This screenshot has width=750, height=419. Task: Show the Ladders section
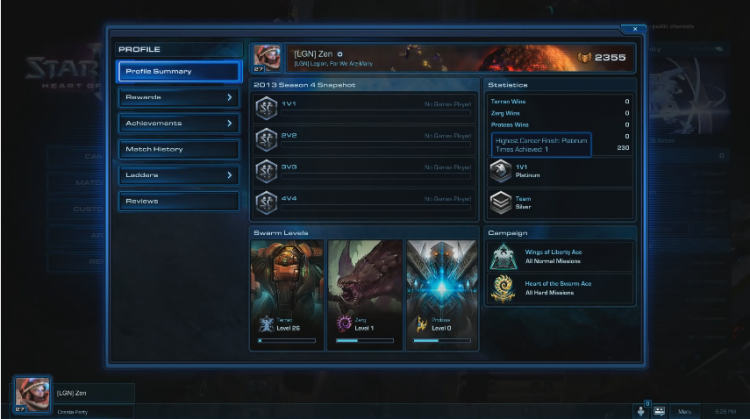(x=179, y=176)
